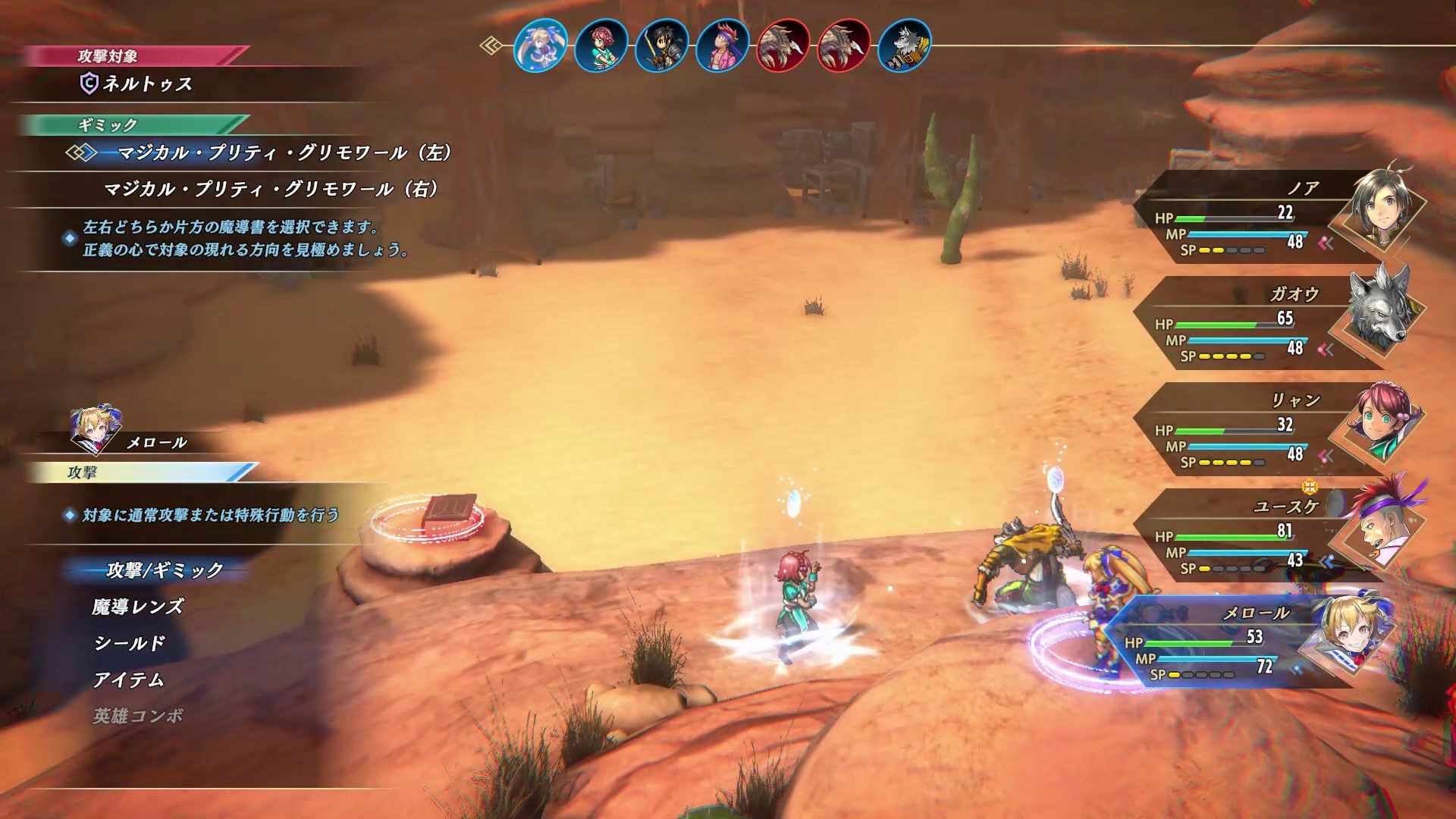Select マジカル・プリティ・グリモワール(右) gimmick

[x=271, y=190]
